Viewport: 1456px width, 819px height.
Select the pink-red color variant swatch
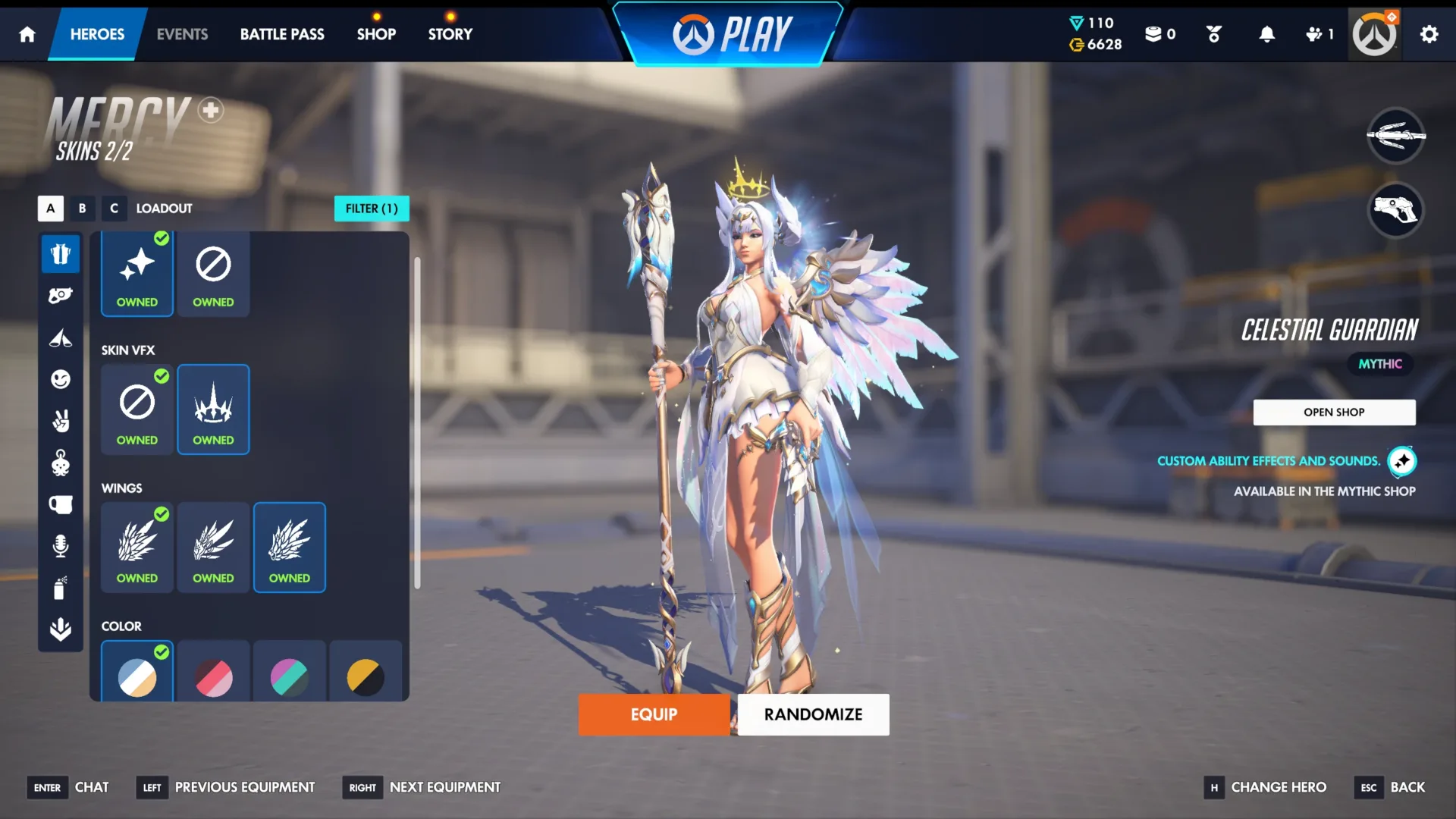[213, 677]
